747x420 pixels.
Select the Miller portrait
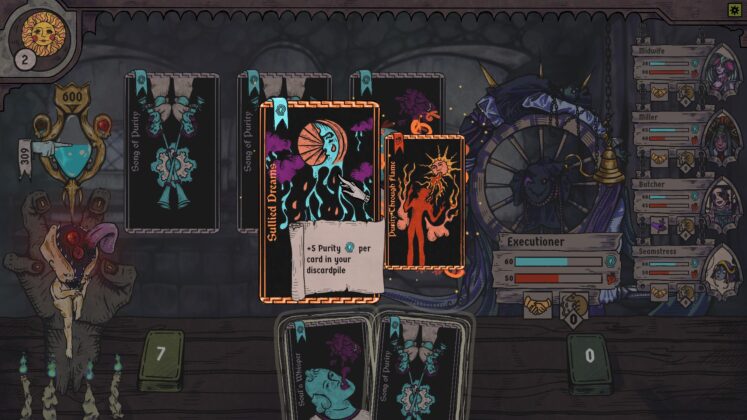click(719, 135)
